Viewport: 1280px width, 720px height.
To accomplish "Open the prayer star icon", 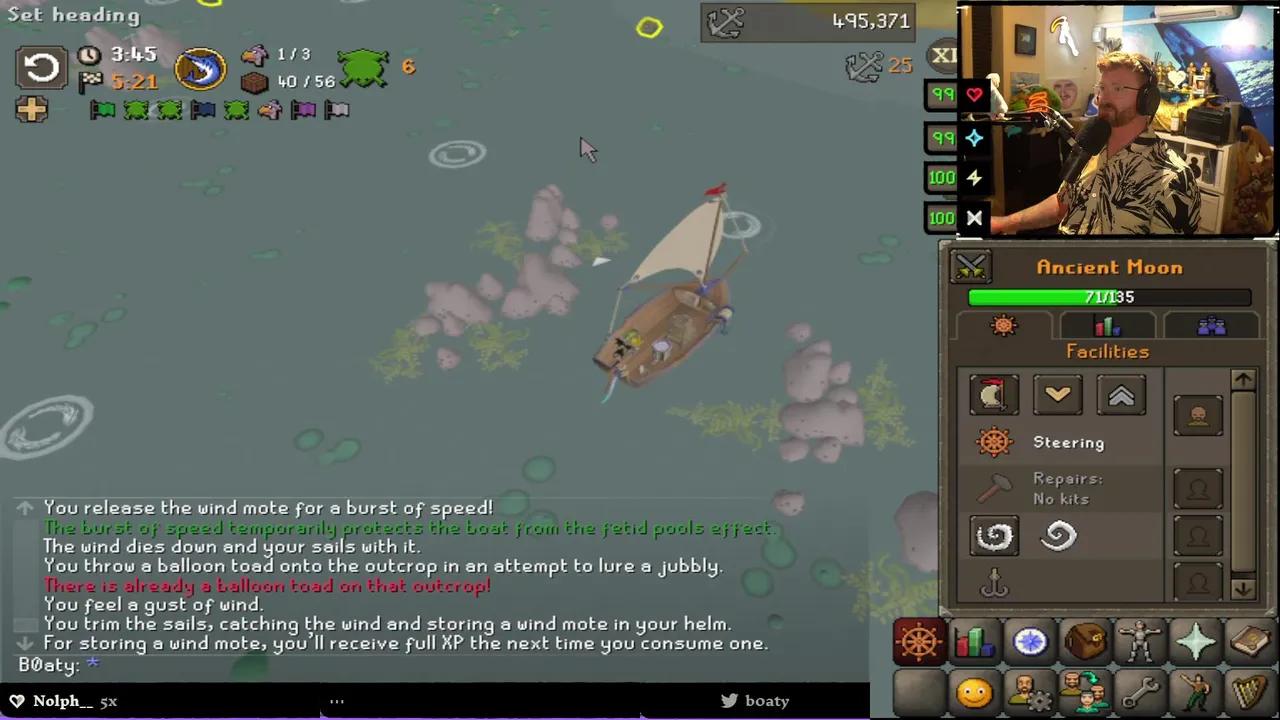I will tap(1196, 641).
